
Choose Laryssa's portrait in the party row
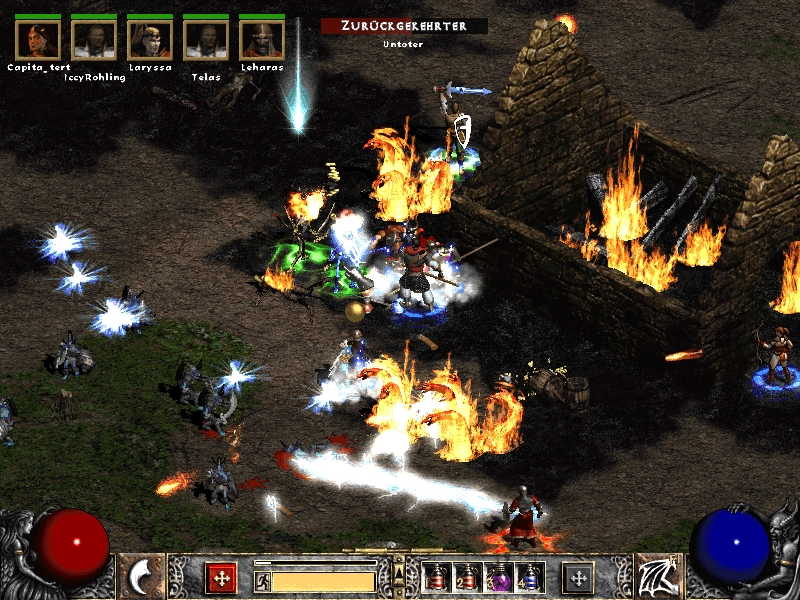150,39
